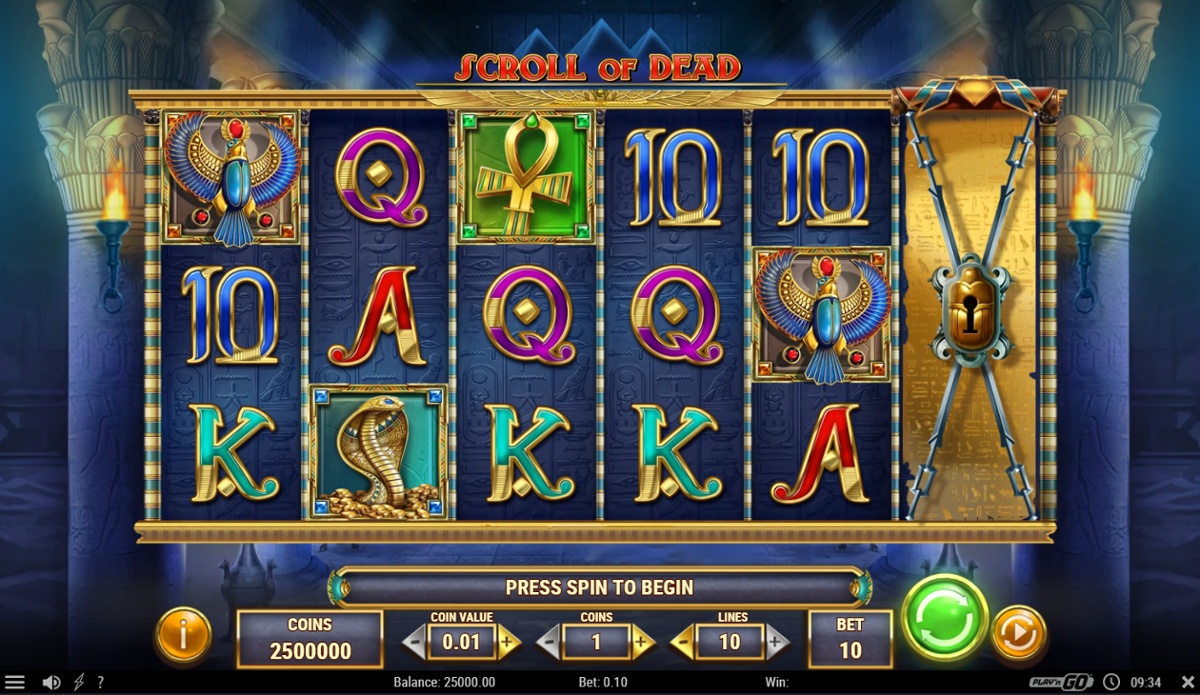The height and width of the screenshot is (695, 1200).
Task: Decrease the coin value
Action: [414, 642]
